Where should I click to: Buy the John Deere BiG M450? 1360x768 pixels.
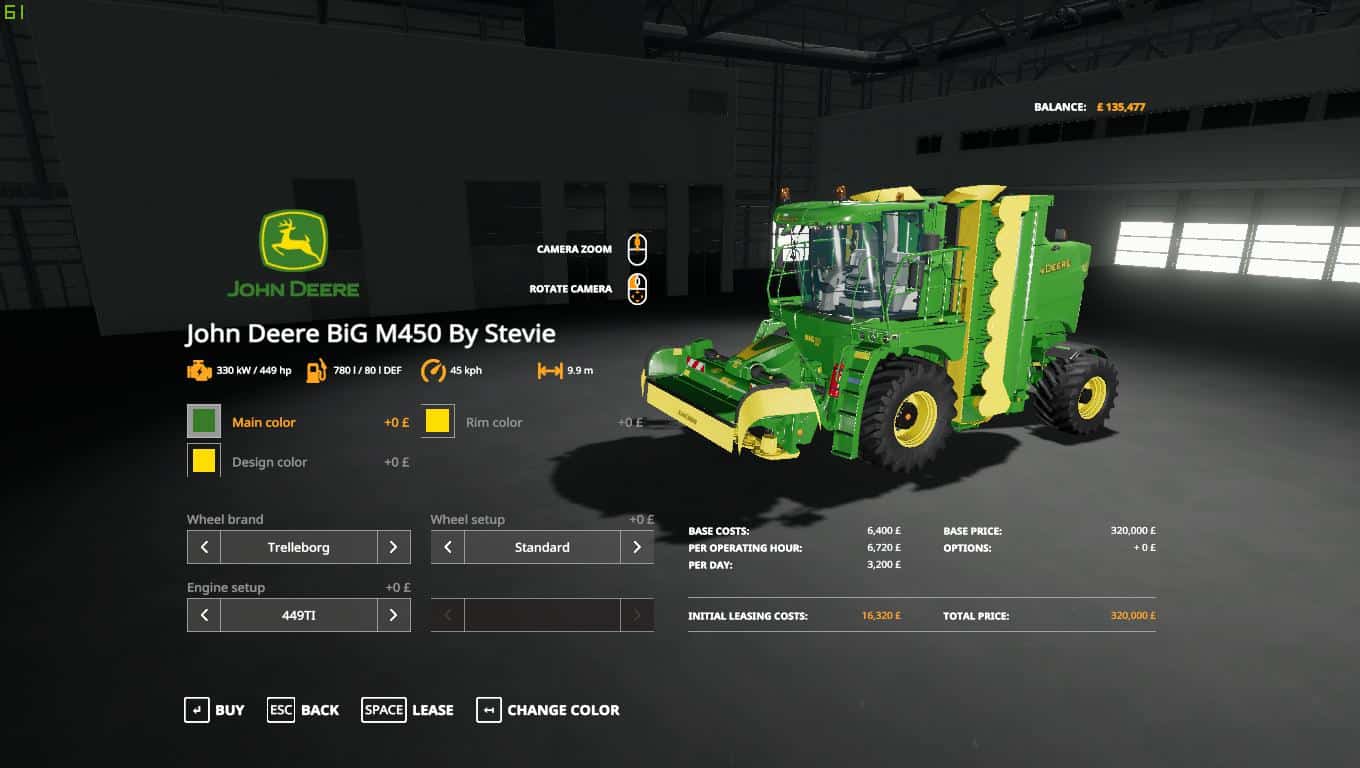[x=214, y=710]
